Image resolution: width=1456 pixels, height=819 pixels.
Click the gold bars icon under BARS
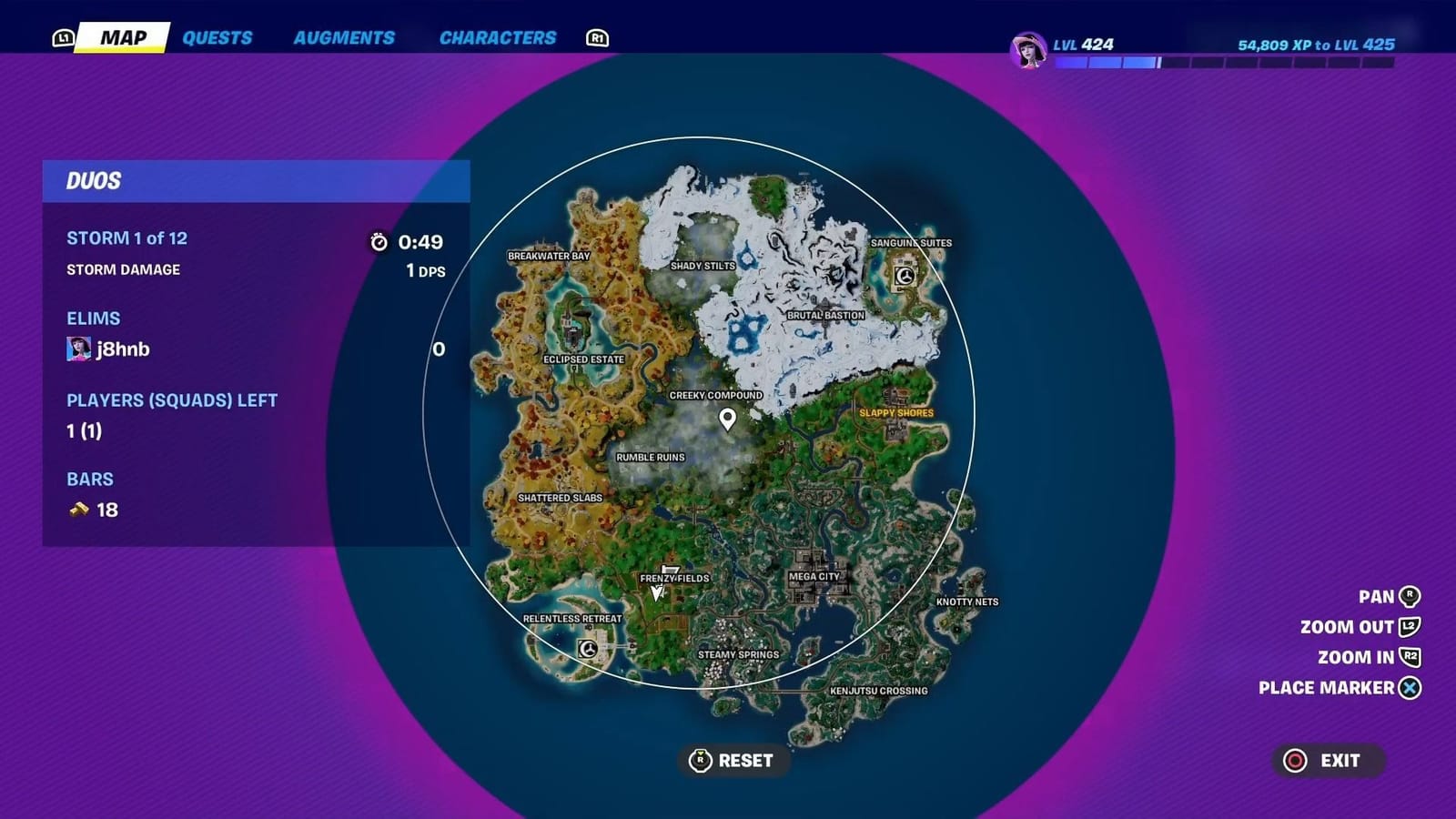tap(79, 510)
